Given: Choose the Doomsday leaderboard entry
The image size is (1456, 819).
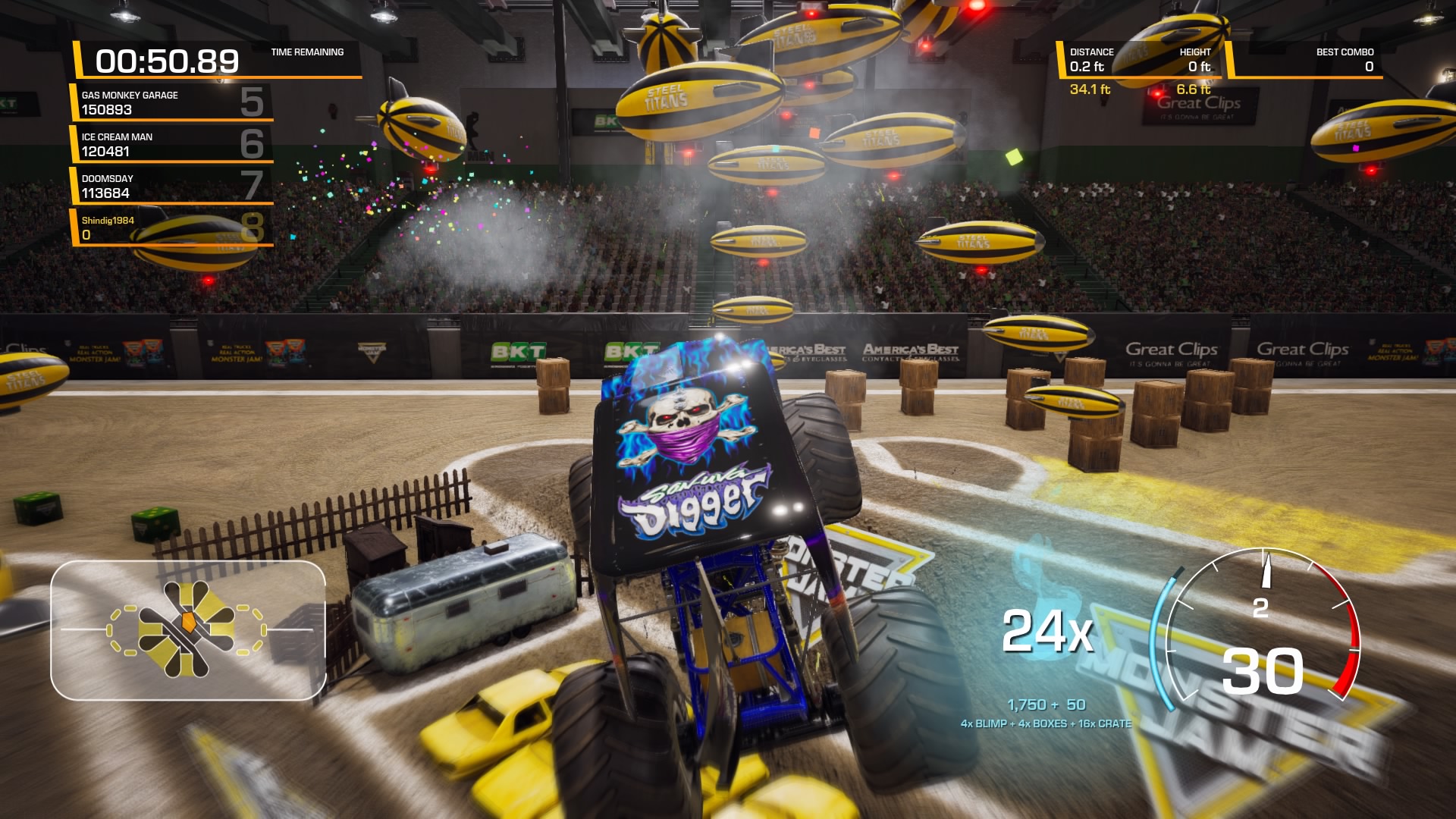Looking at the screenshot, I should point(172,186).
